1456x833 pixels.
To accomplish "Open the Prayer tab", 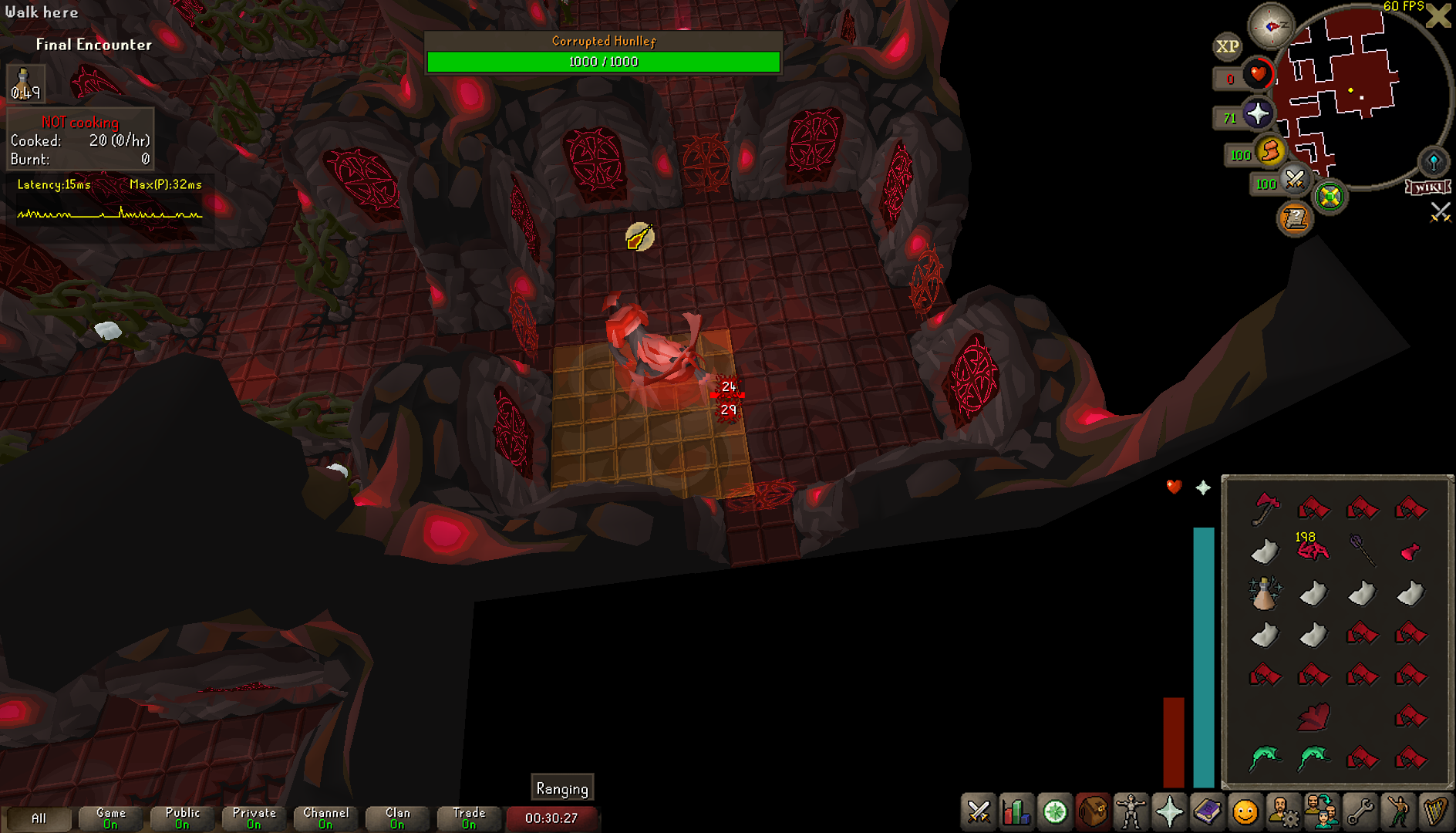I will click(1169, 812).
